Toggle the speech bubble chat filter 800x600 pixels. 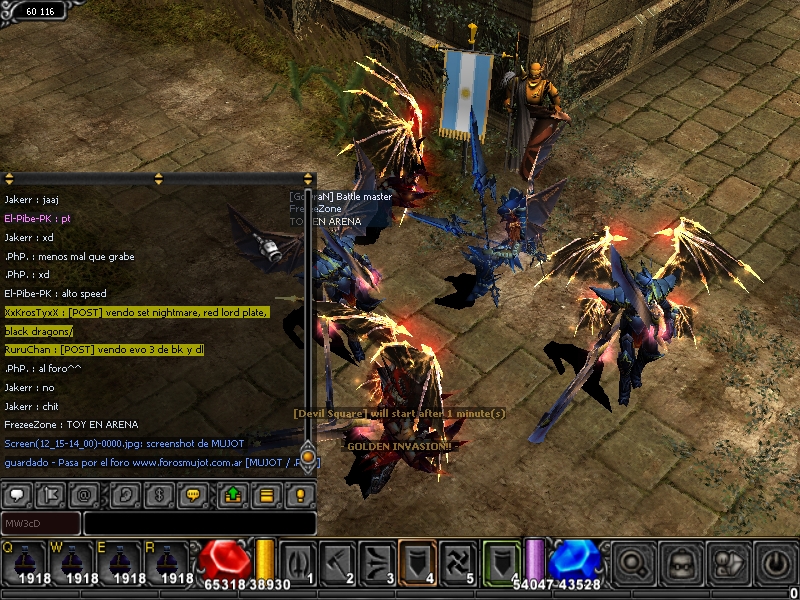coord(18,494)
